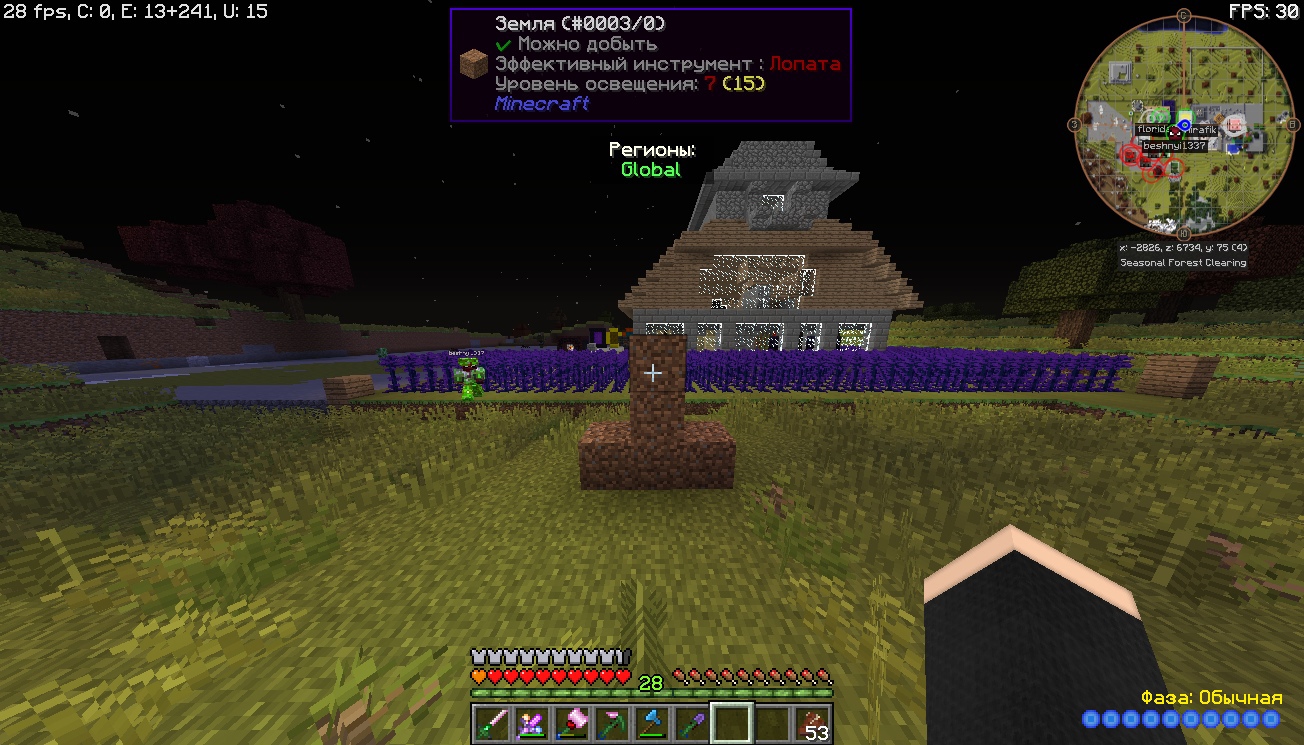Select the pig mob marker on minimap
The height and width of the screenshot is (745, 1304).
pyautogui.click(x=1233, y=123)
